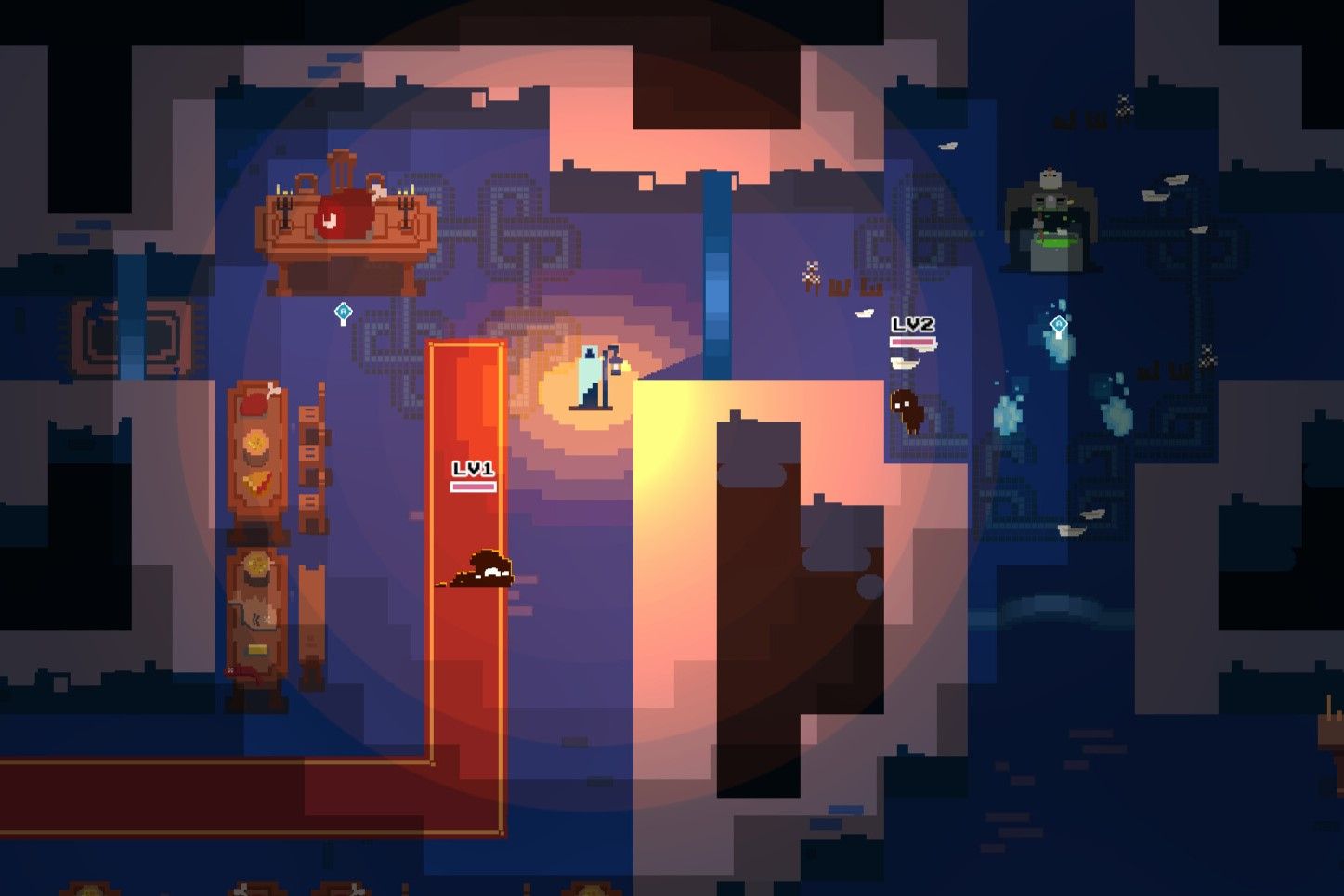Click the 'A' interaction prompt near the altar table
Viewport: 1344px width, 896px height.
(344, 312)
